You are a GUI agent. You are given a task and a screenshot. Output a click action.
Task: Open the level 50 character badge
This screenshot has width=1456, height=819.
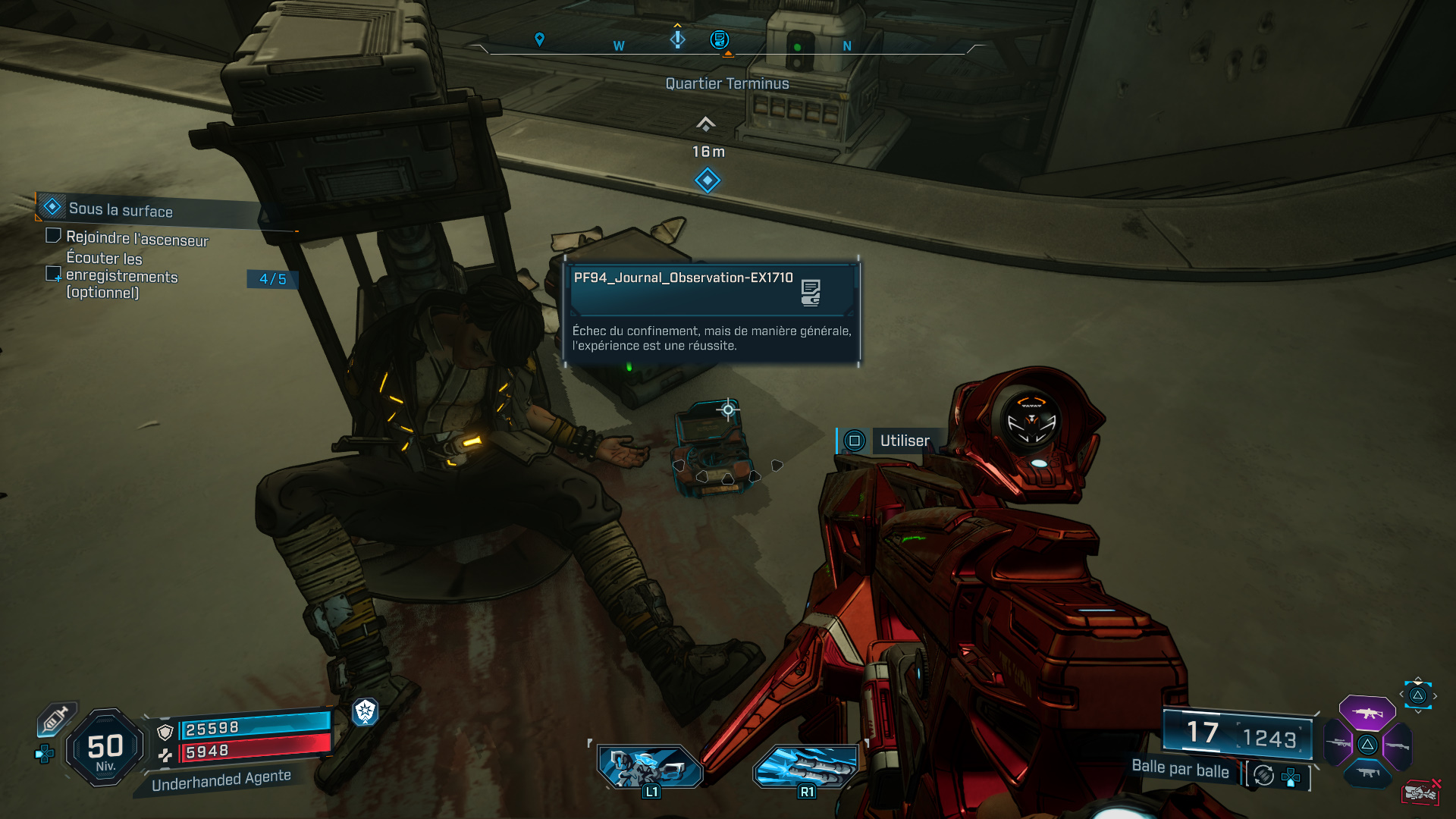click(105, 748)
